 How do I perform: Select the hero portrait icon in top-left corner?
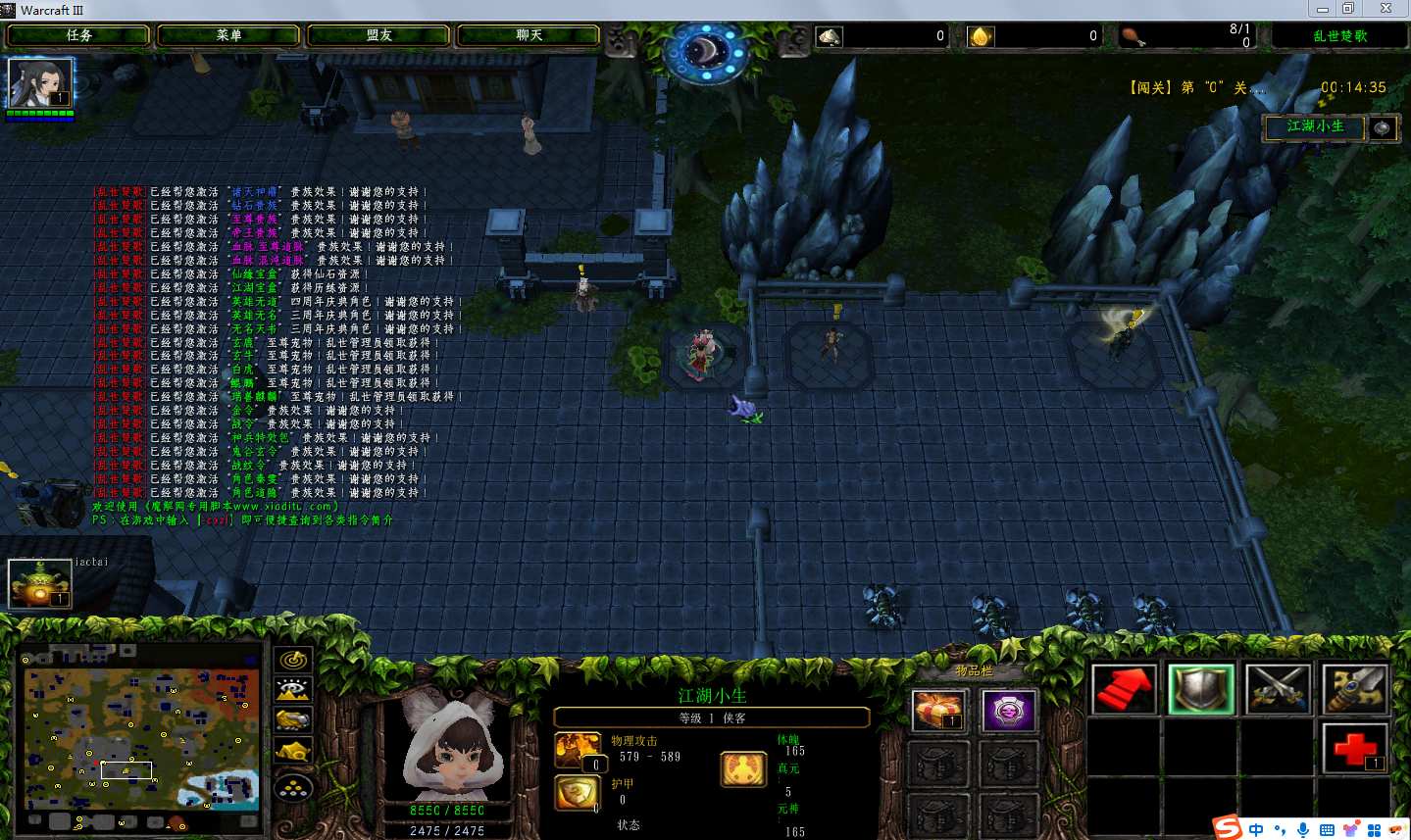pos(40,83)
